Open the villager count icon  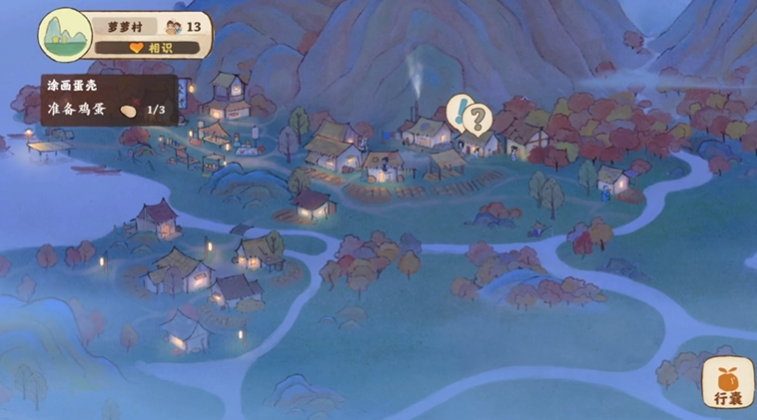point(174,27)
